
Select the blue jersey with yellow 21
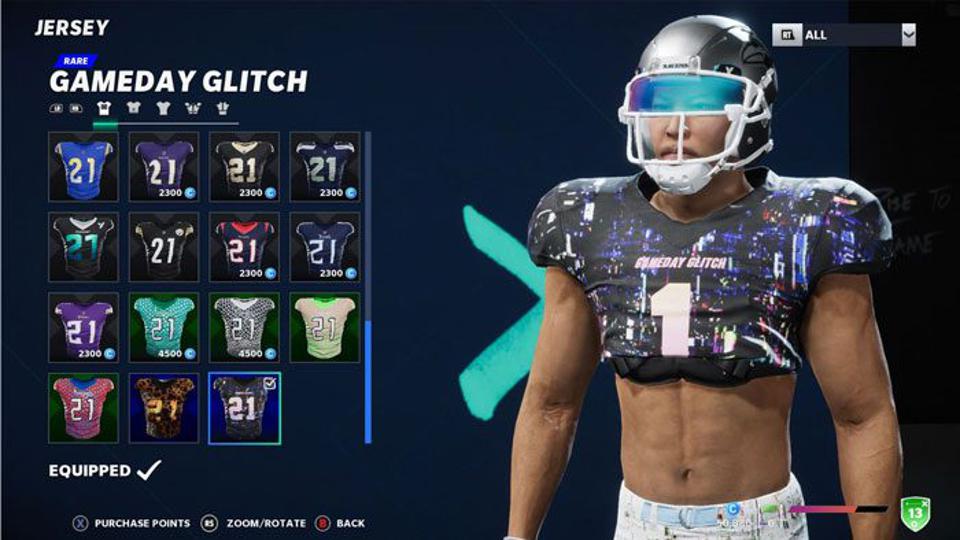point(83,167)
